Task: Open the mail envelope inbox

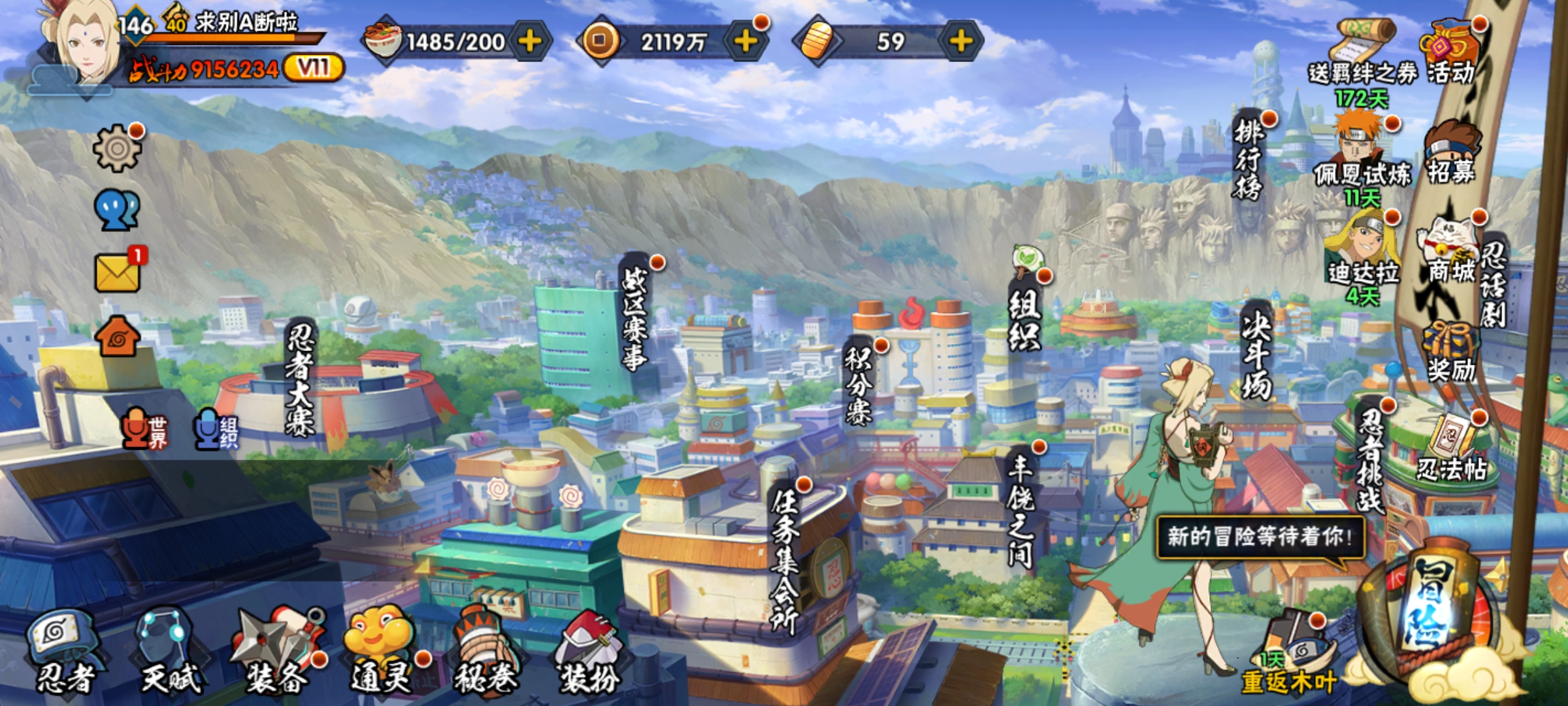Action: pyautogui.click(x=118, y=272)
